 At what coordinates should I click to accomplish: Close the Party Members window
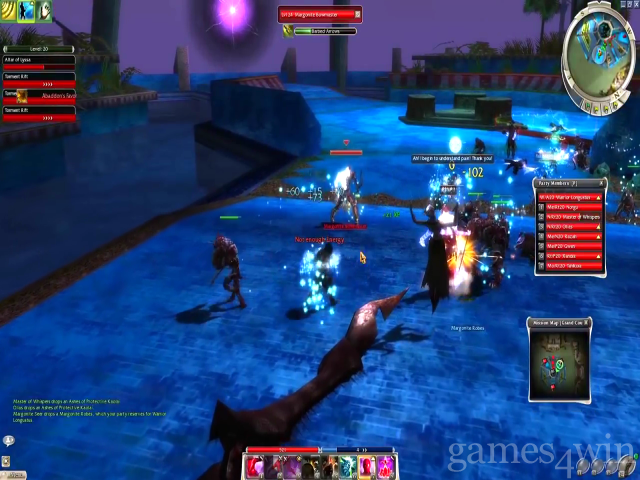[603, 183]
